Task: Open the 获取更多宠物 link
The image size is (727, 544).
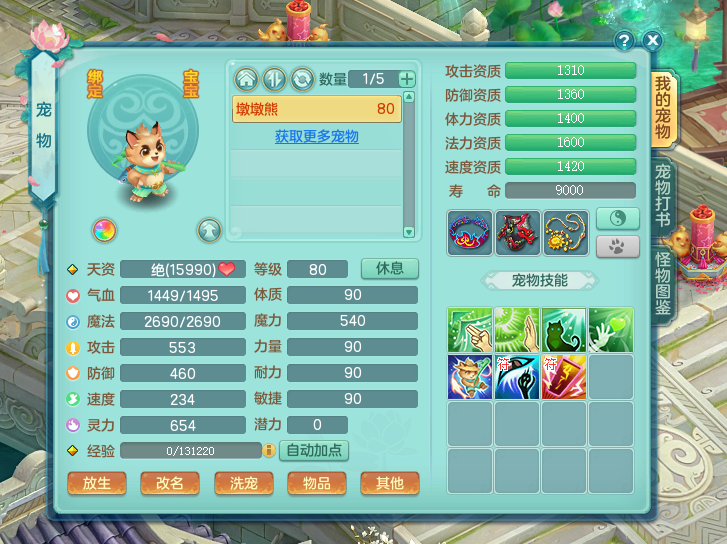Action: [316, 137]
